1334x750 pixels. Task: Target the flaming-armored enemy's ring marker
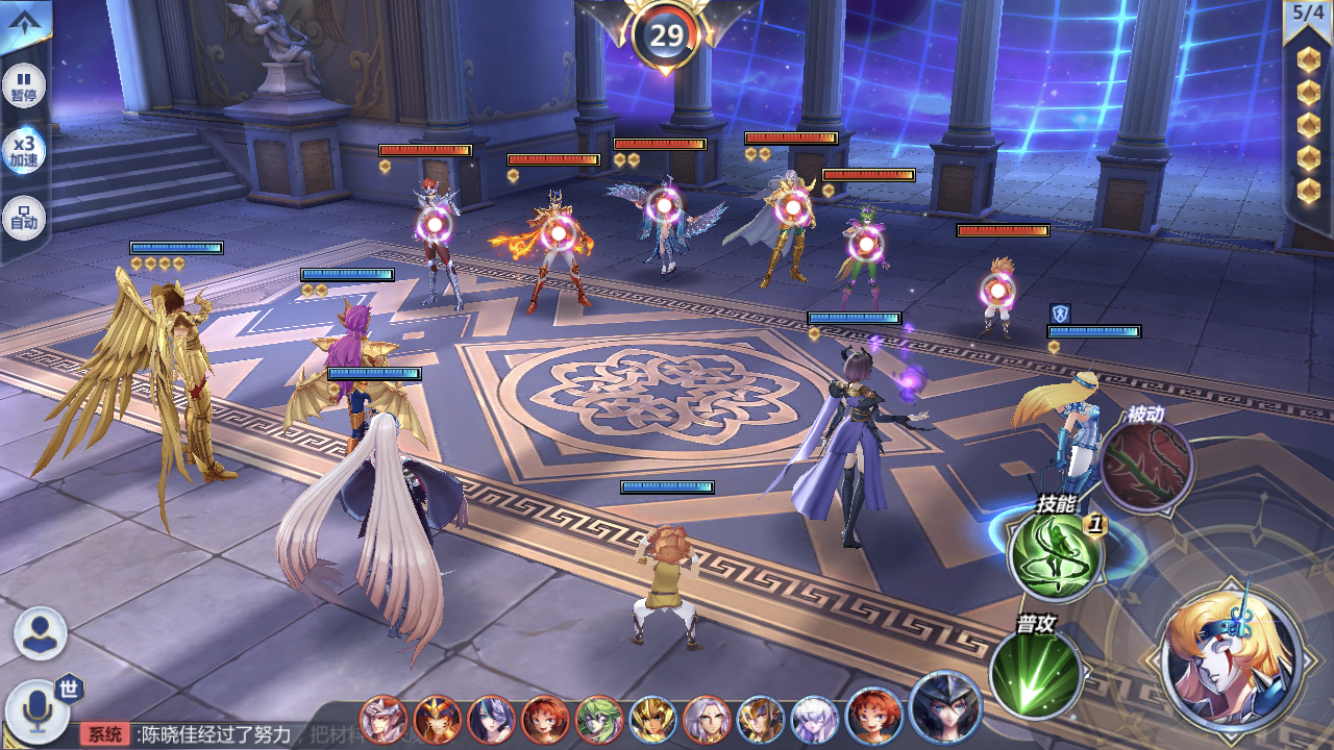point(557,233)
